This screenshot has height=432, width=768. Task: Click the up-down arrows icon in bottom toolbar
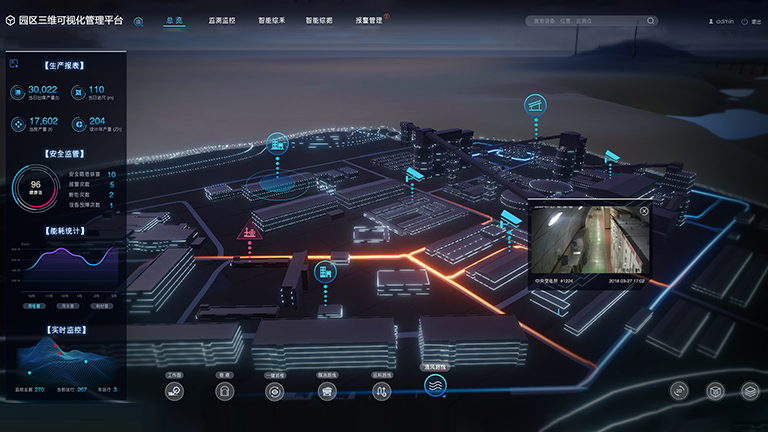(380, 392)
